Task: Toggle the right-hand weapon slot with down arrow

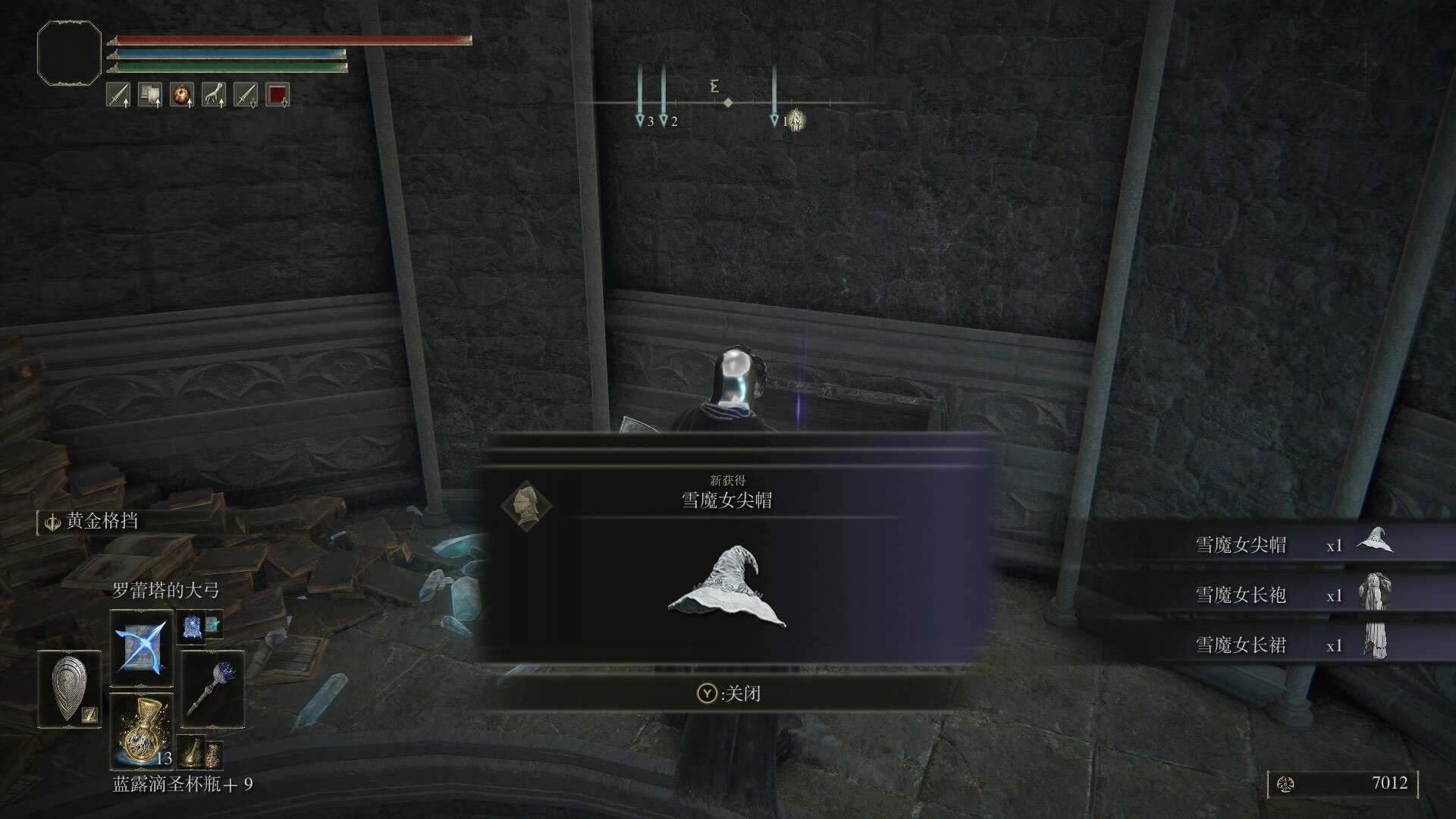Action: [x=244, y=95]
